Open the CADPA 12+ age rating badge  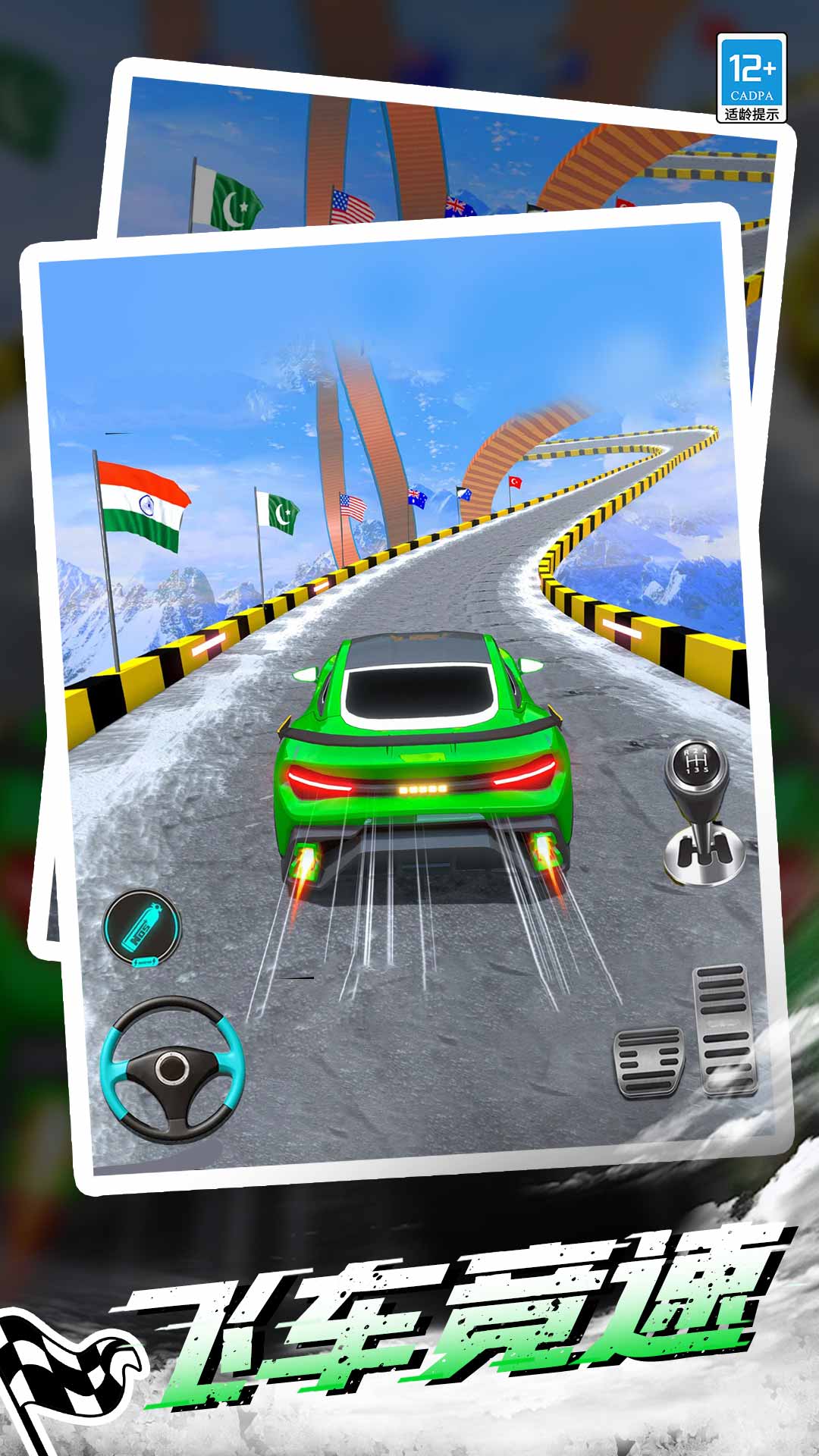pos(752,78)
